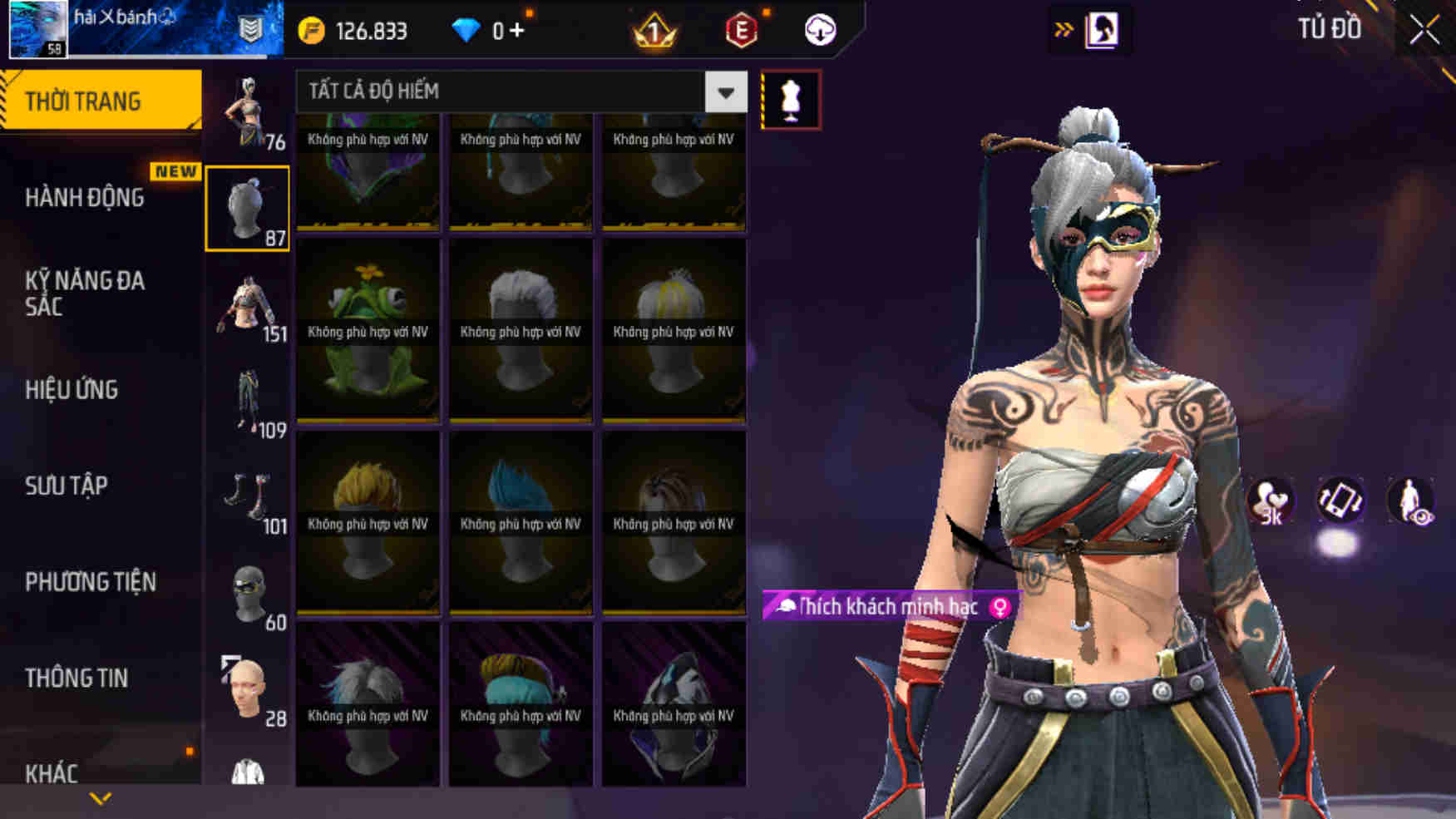The width and height of the screenshot is (1456, 819).
Task: Click the shake-phone animation icon beside the character
Action: (1340, 500)
